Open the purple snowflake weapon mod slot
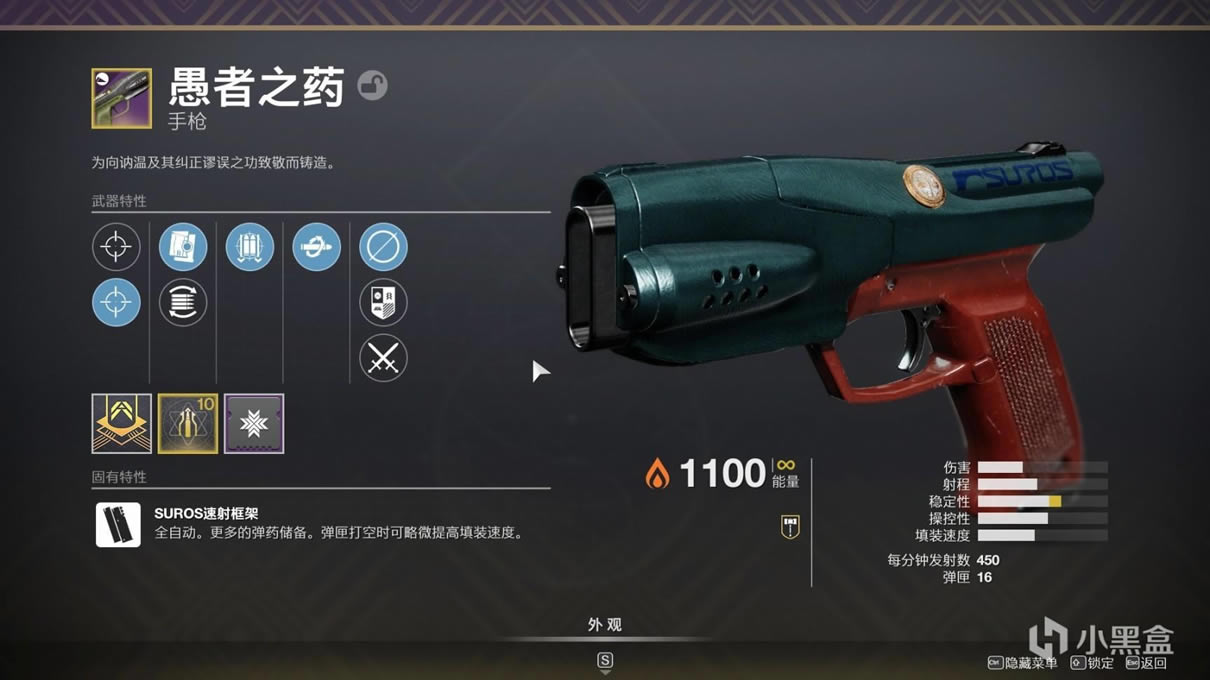 [x=254, y=423]
